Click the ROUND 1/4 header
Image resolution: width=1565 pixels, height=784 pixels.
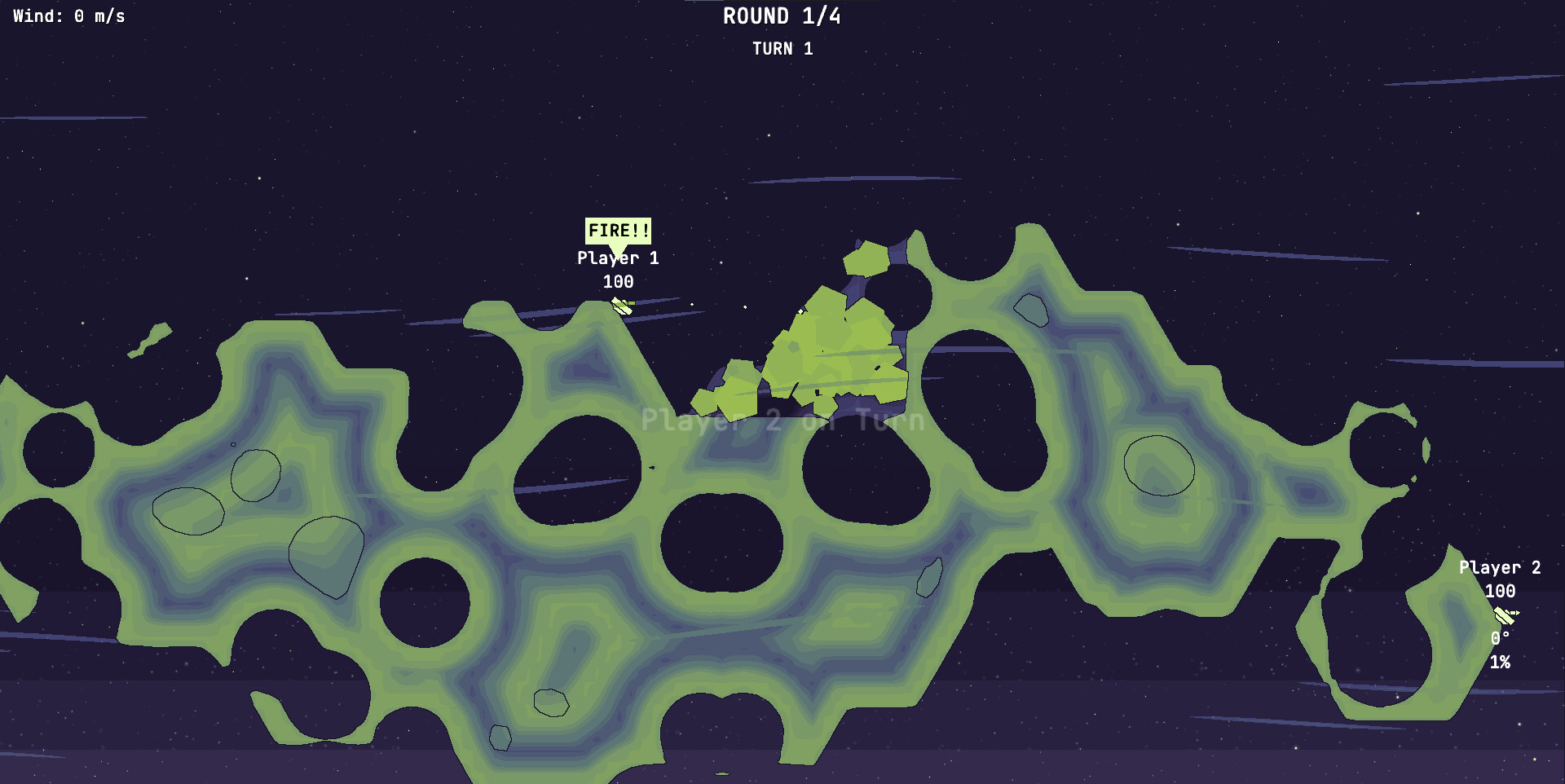(x=781, y=15)
